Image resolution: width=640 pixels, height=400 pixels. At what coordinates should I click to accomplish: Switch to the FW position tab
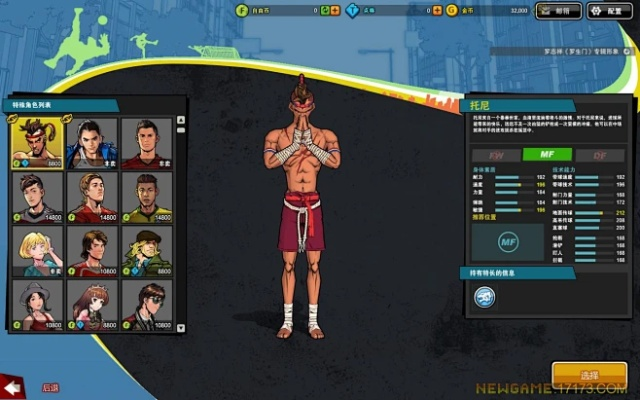coord(495,155)
